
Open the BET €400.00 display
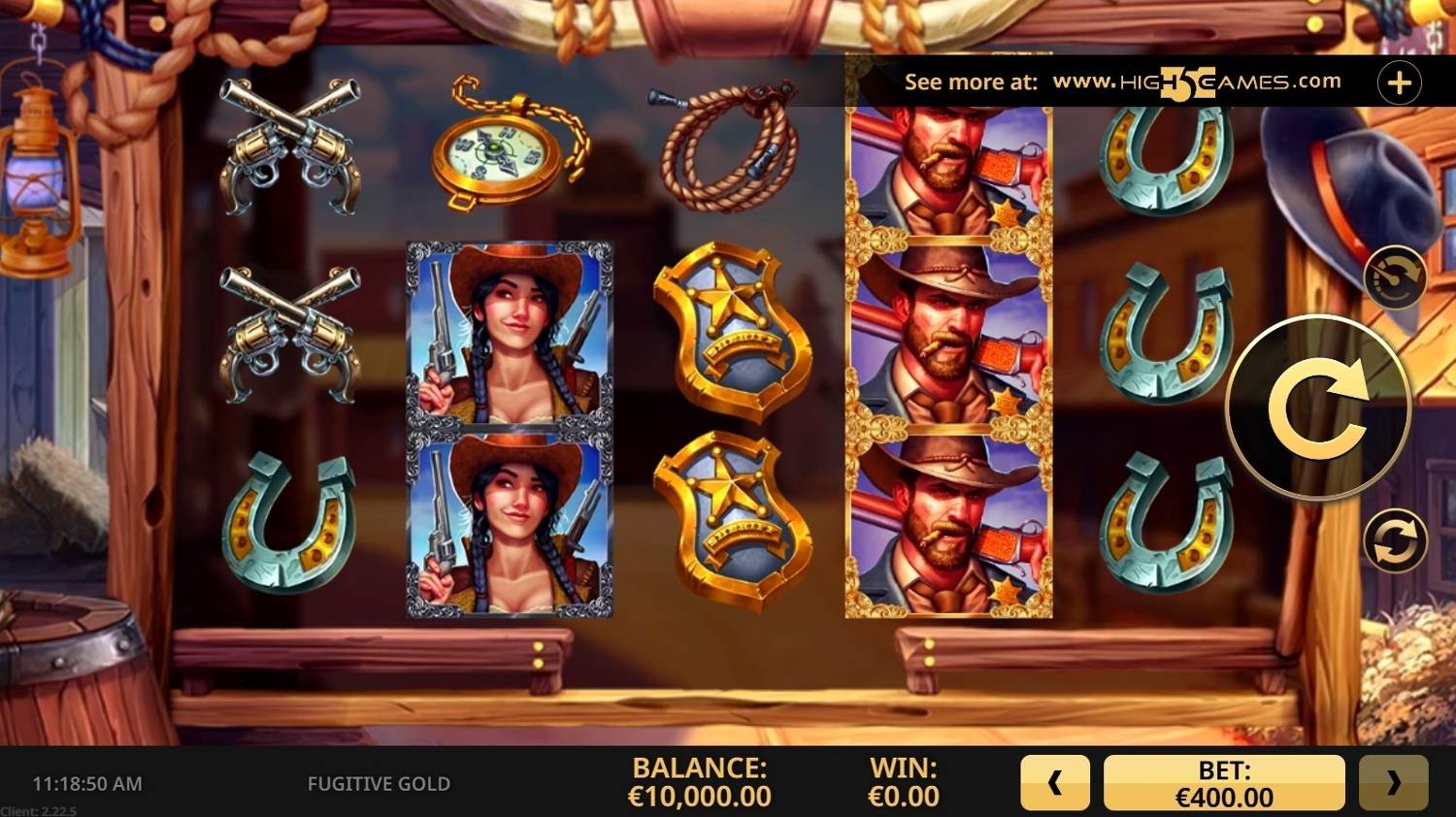tap(1225, 782)
